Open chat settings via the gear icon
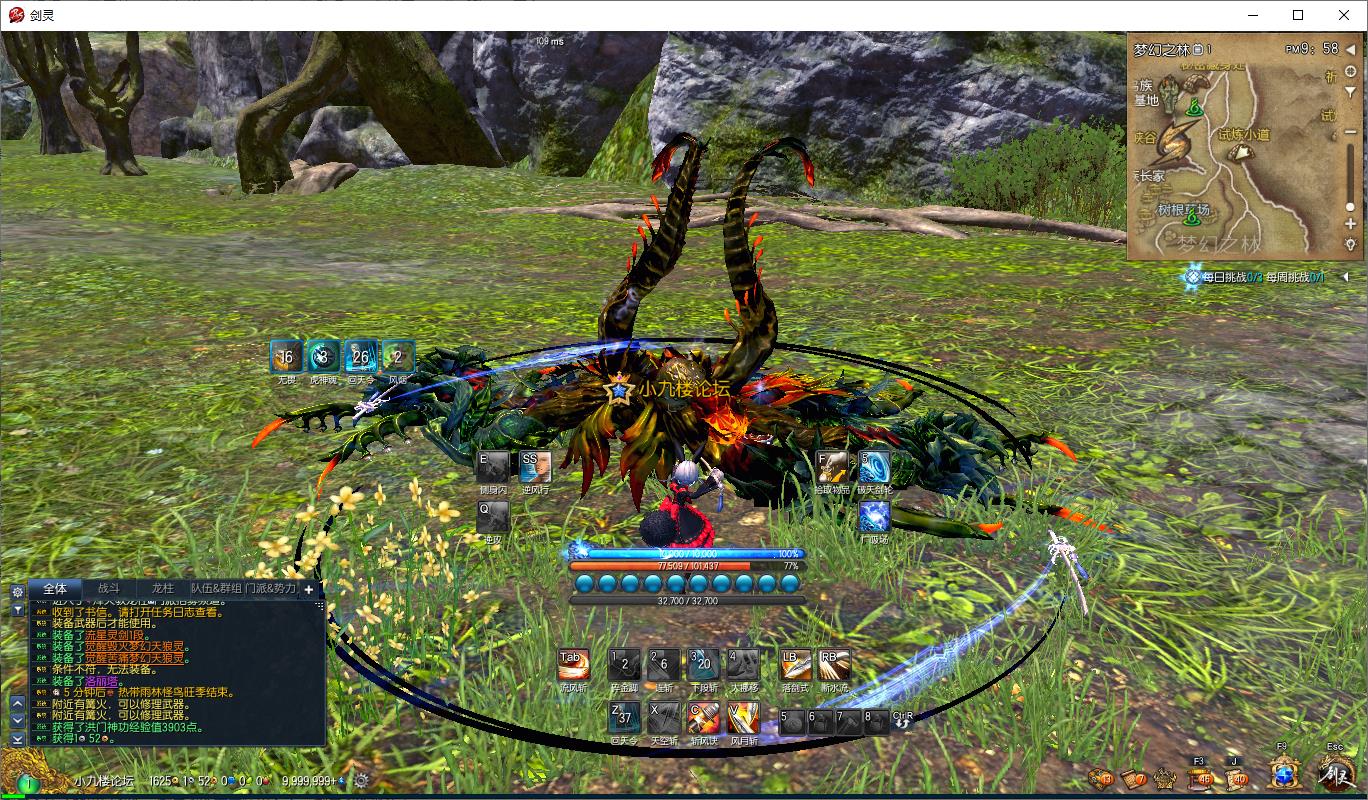Viewport: 1368px width, 800px height. pyautogui.click(x=16, y=590)
